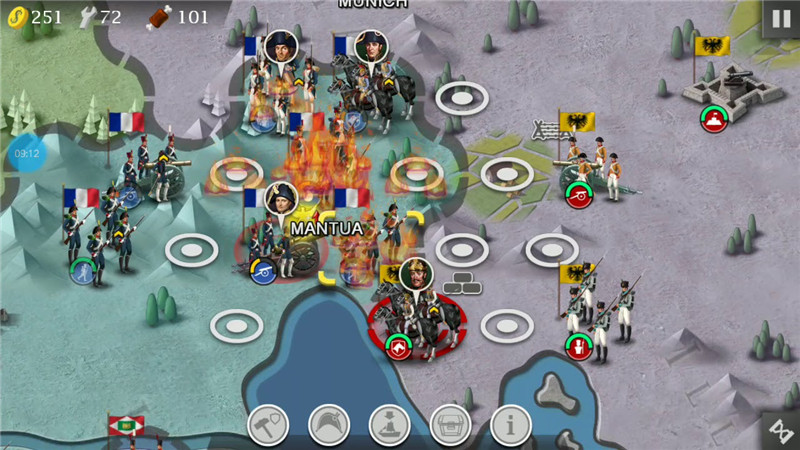Show the info panel

tap(510, 425)
